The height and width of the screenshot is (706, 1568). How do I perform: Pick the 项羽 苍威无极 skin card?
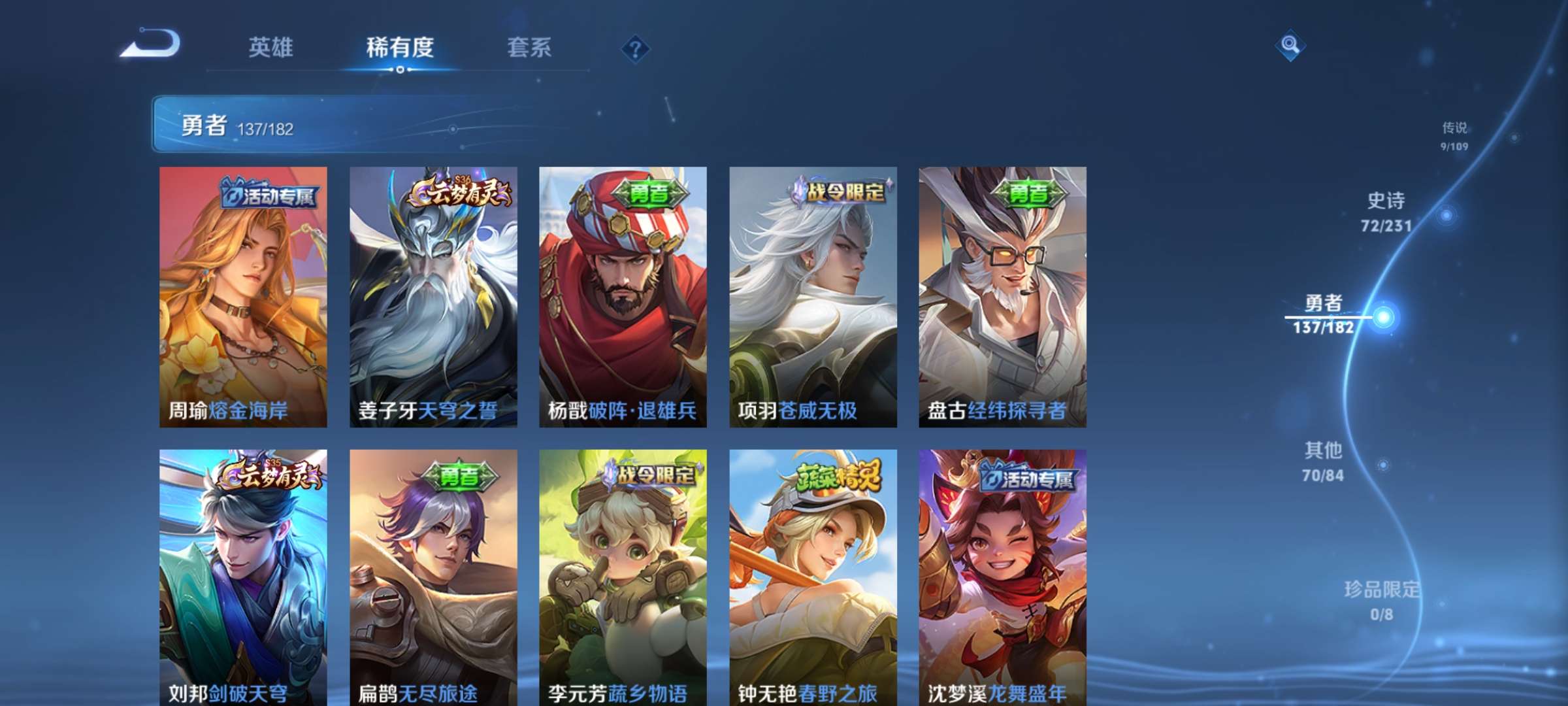[813, 297]
